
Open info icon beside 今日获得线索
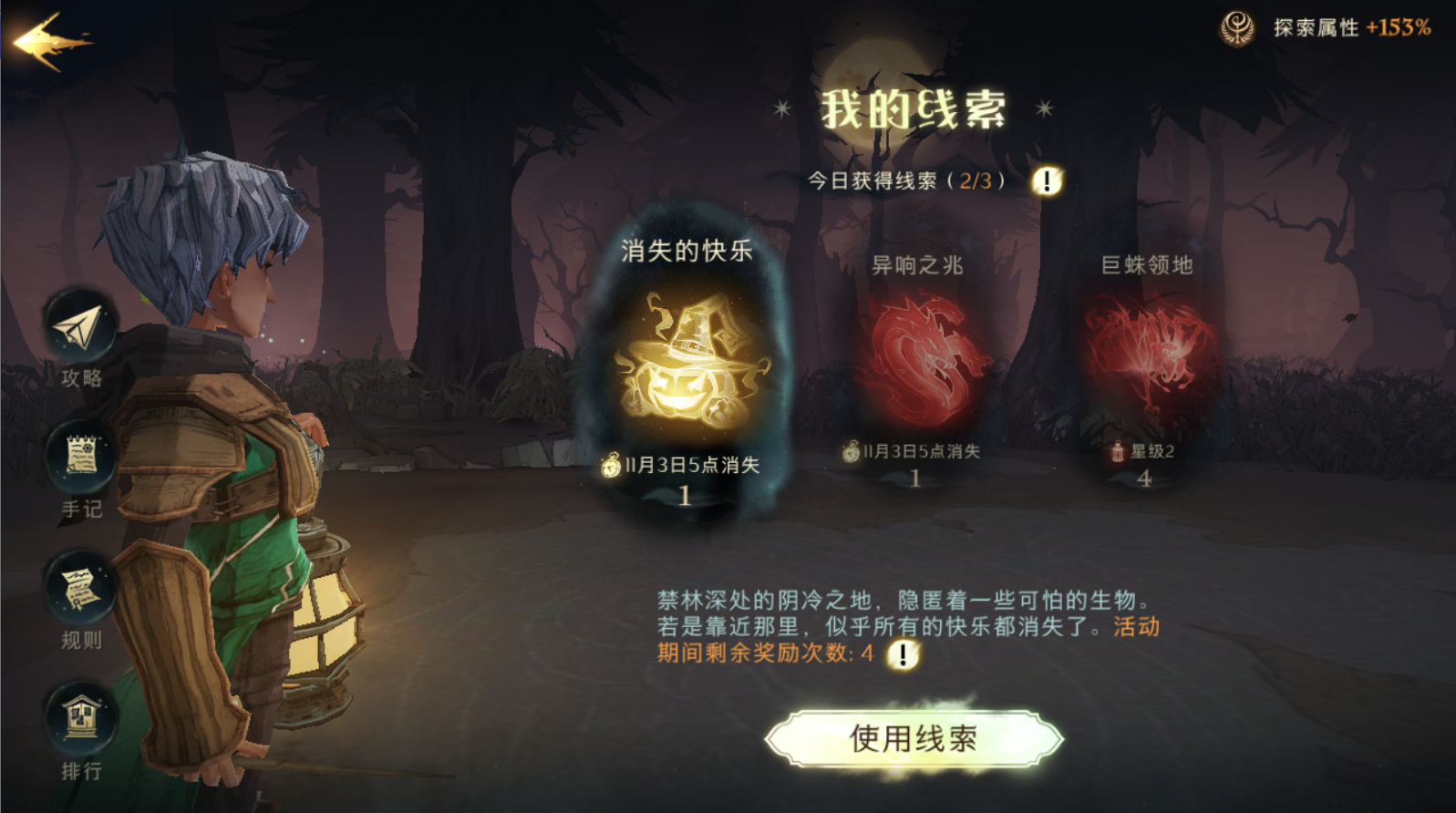(x=1047, y=180)
